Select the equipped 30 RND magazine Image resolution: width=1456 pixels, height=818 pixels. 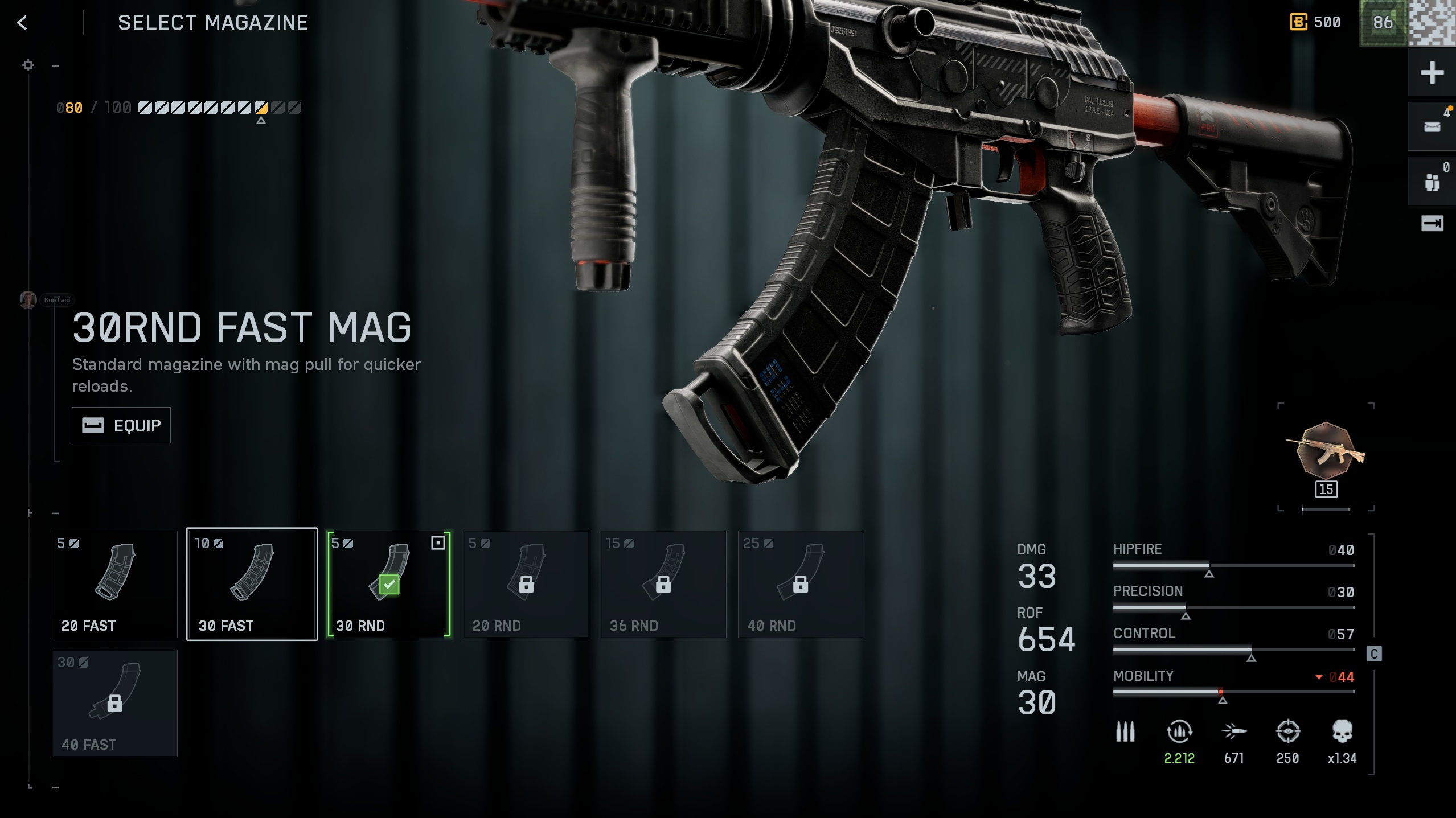[389, 584]
